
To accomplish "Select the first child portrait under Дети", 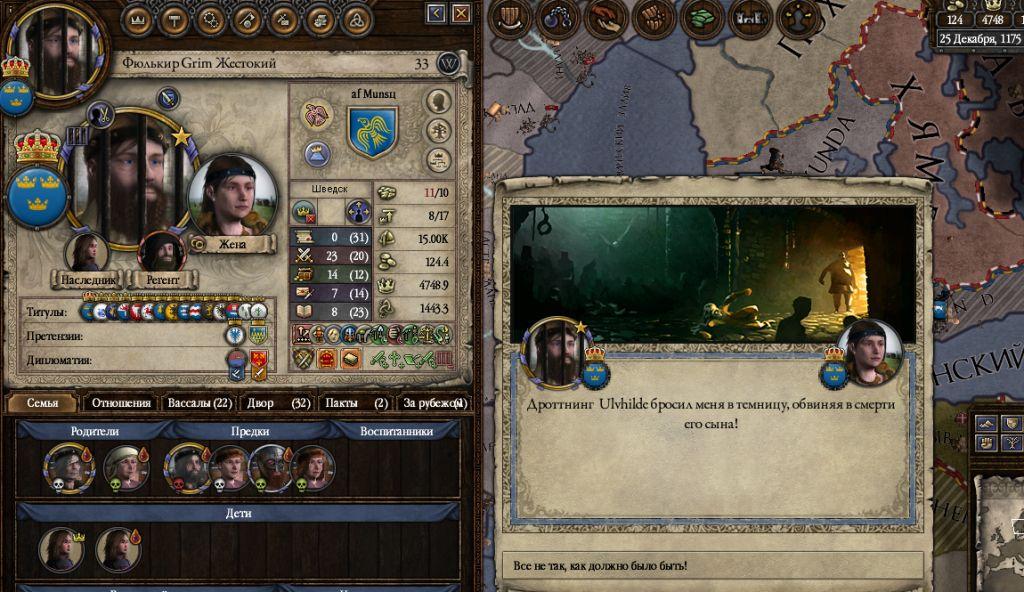I will (x=61, y=550).
